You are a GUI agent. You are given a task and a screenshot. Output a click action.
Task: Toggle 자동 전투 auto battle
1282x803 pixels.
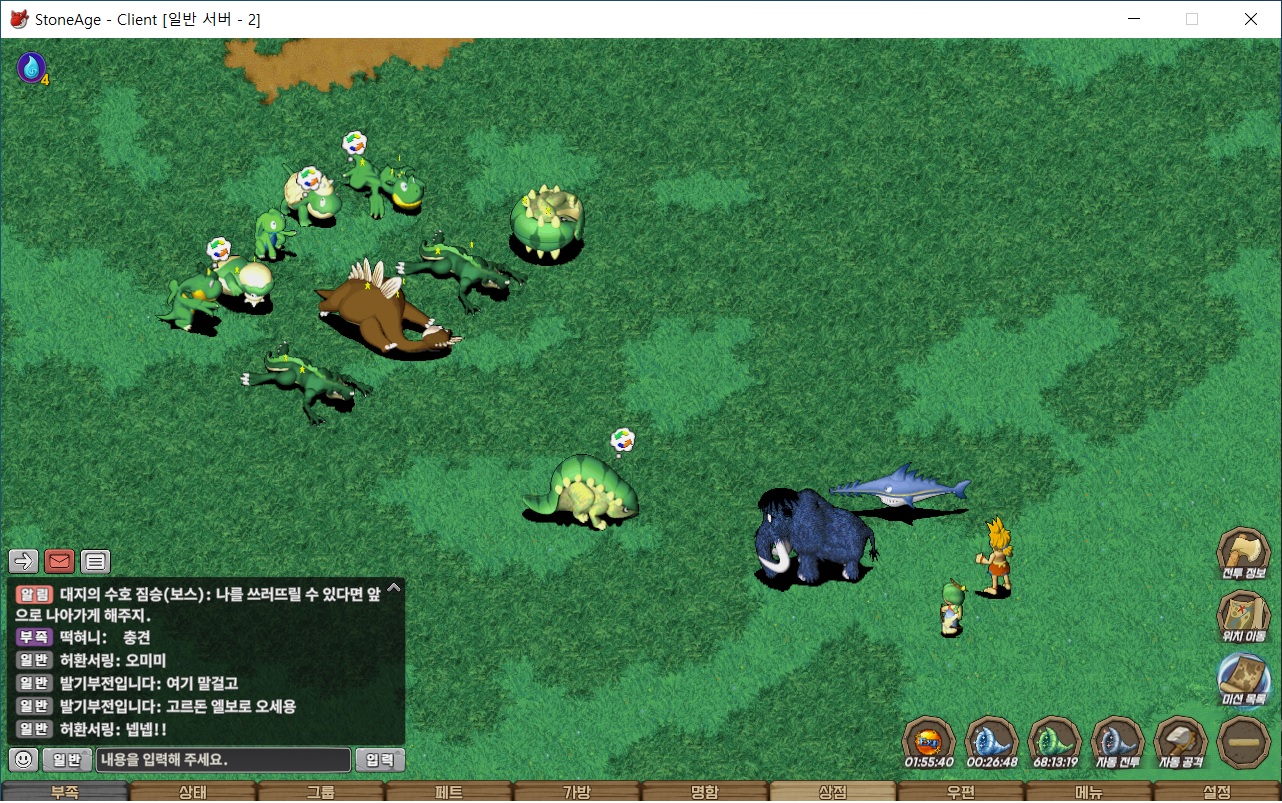click(x=1117, y=741)
